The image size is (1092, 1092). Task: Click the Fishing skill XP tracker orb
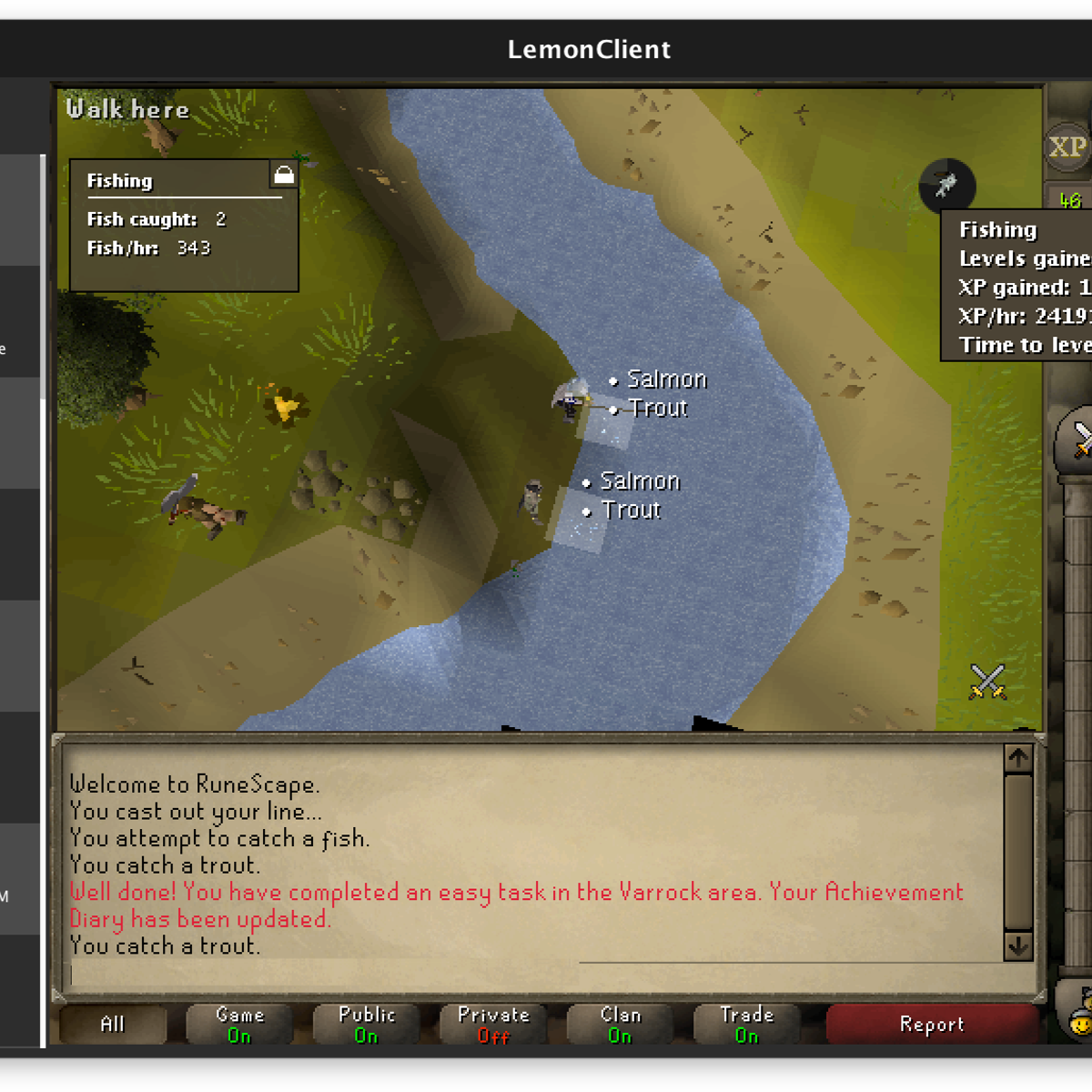(x=946, y=186)
